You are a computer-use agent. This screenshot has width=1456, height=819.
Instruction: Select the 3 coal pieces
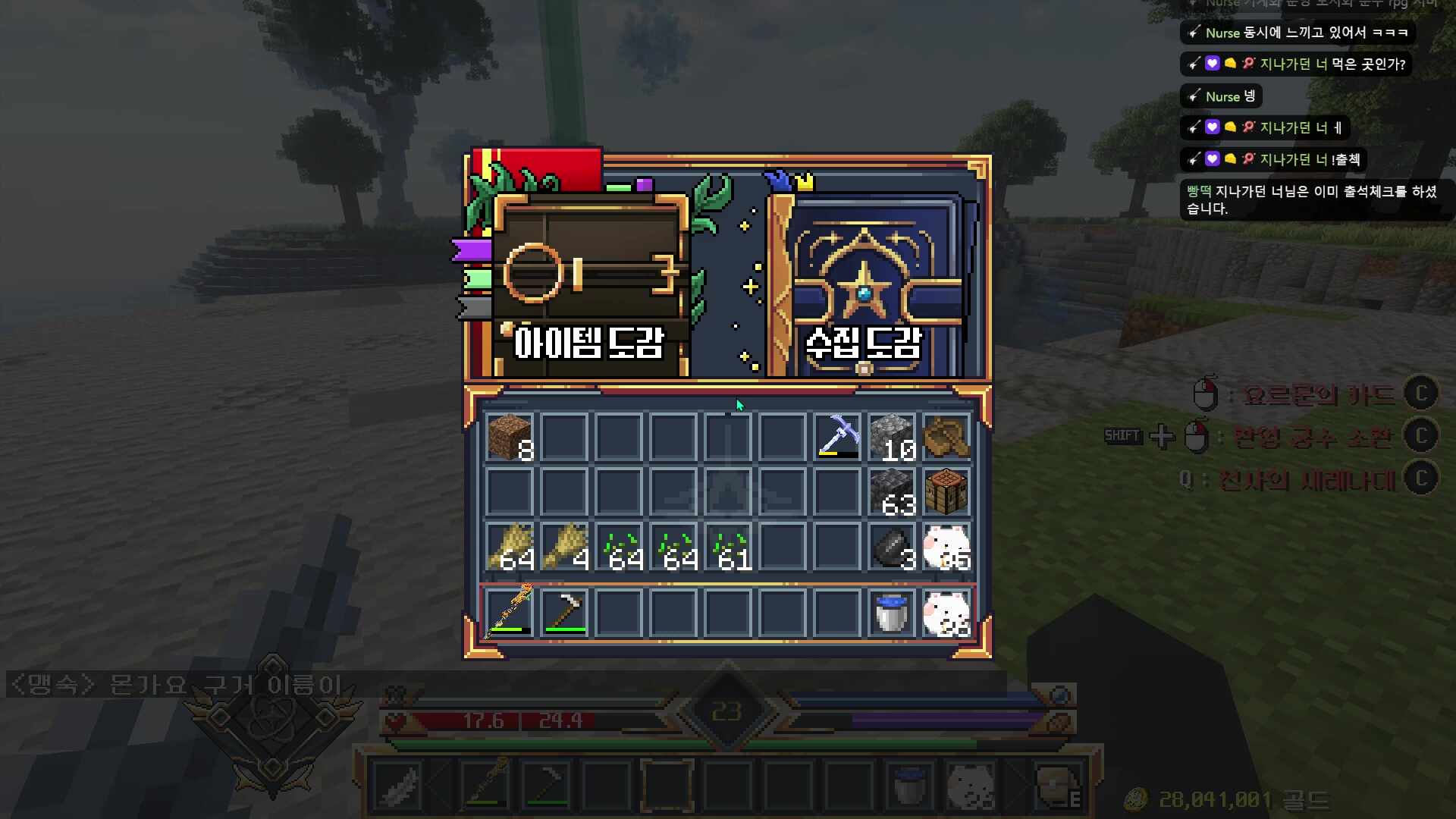[892, 547]
